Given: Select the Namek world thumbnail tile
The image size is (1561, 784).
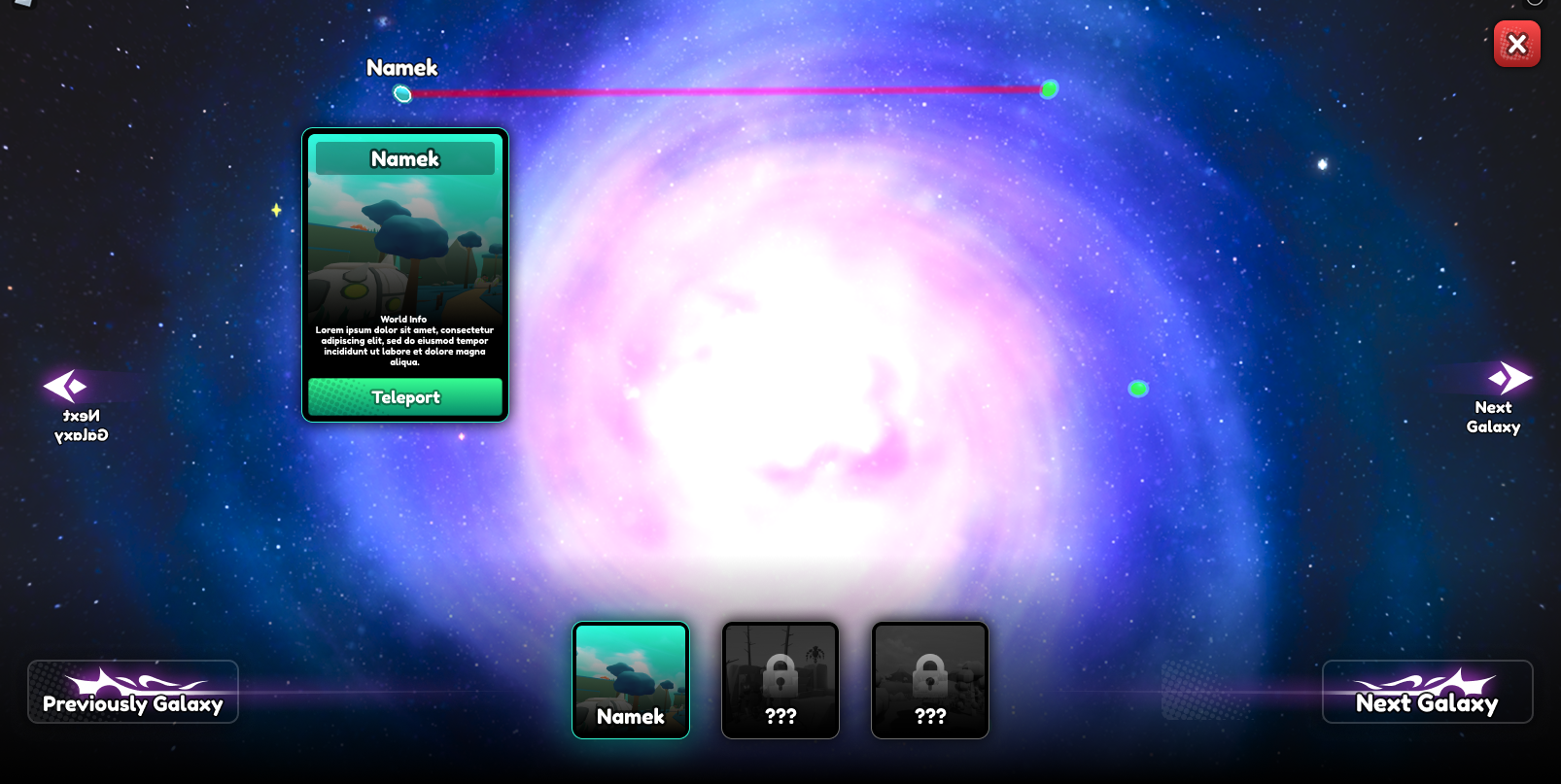Looking at the screenshot, I should (x=631, y=680).
